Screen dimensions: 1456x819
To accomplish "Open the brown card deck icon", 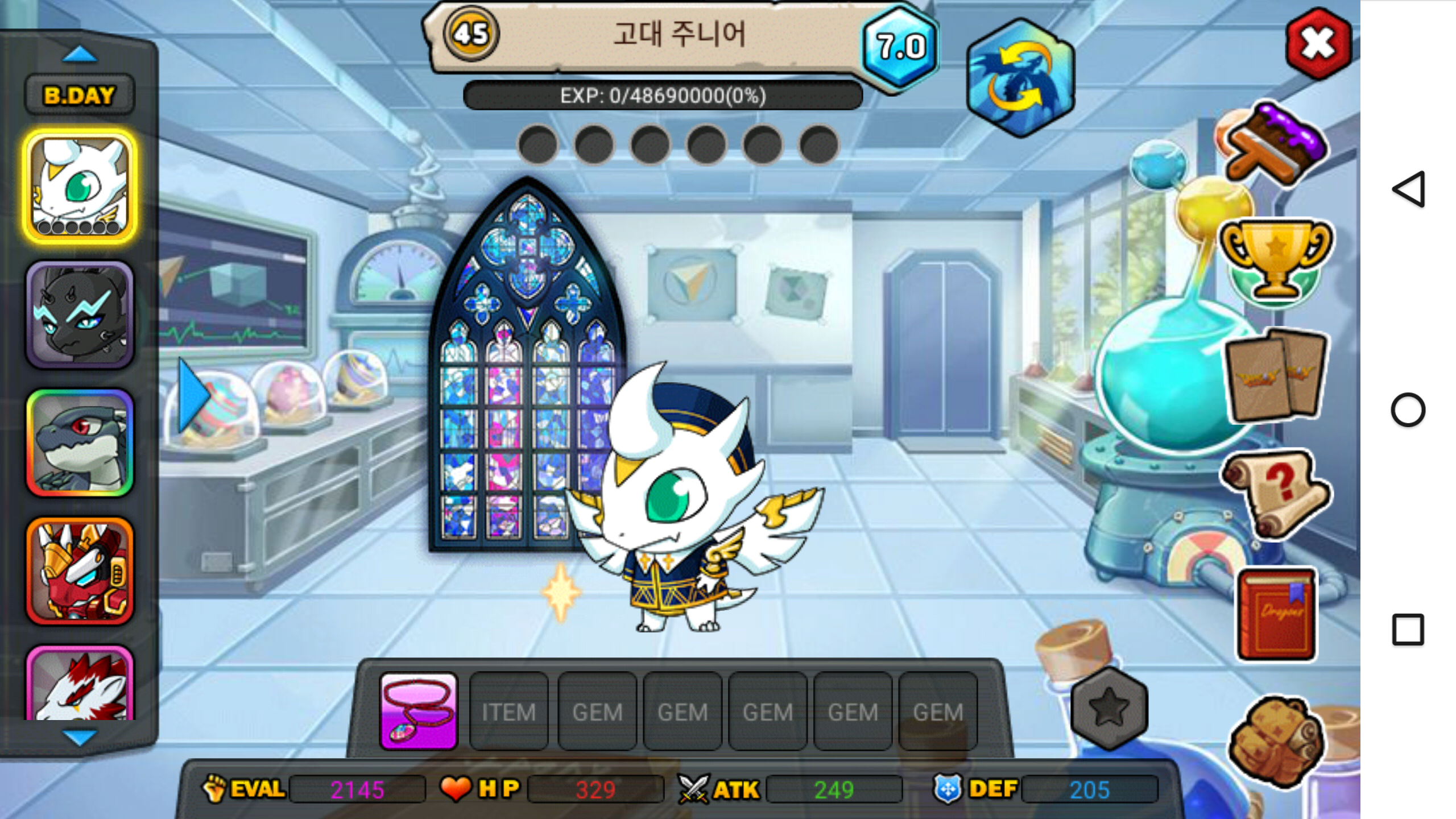I will (1275, 376).
